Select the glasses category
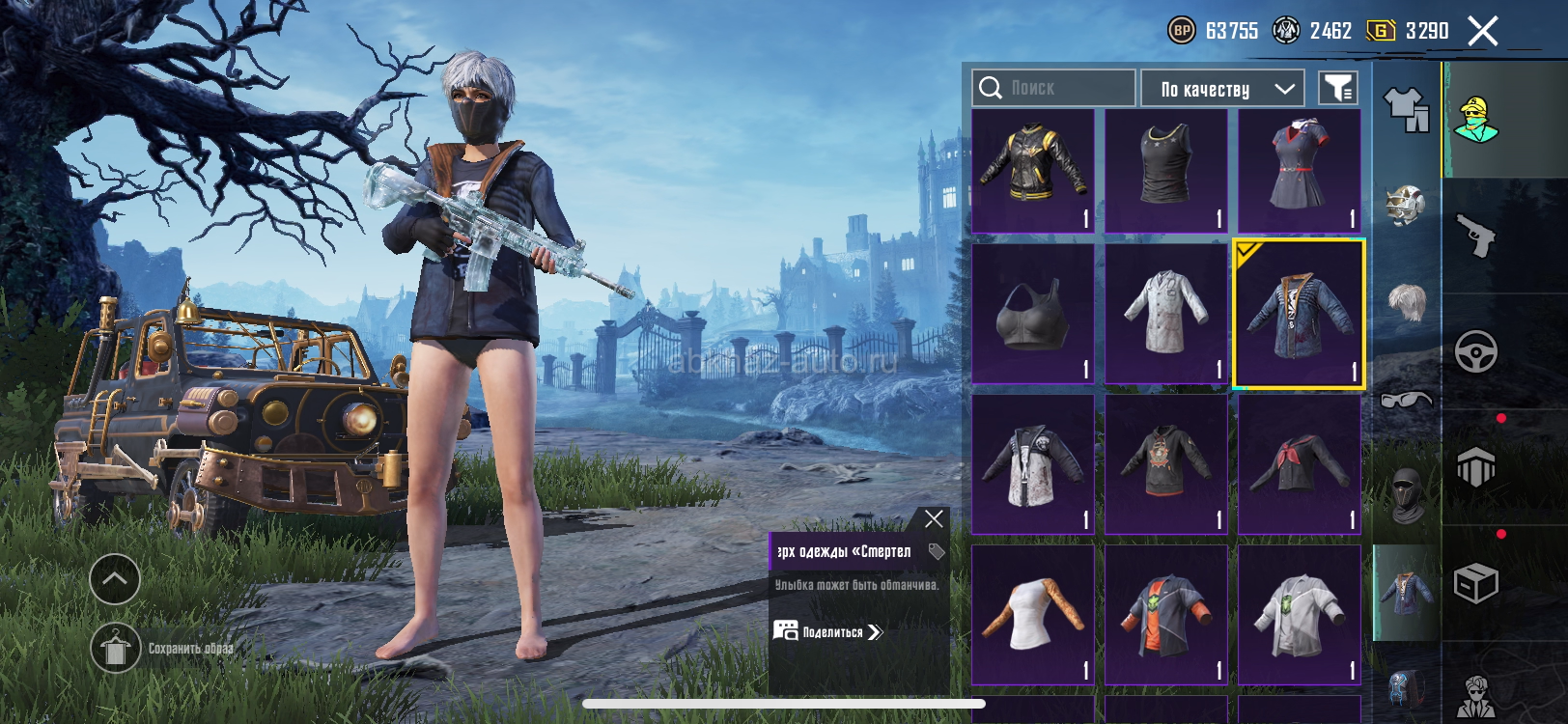The width and height of the screenshot is (1568, 724). click(x=1406, y=399)
